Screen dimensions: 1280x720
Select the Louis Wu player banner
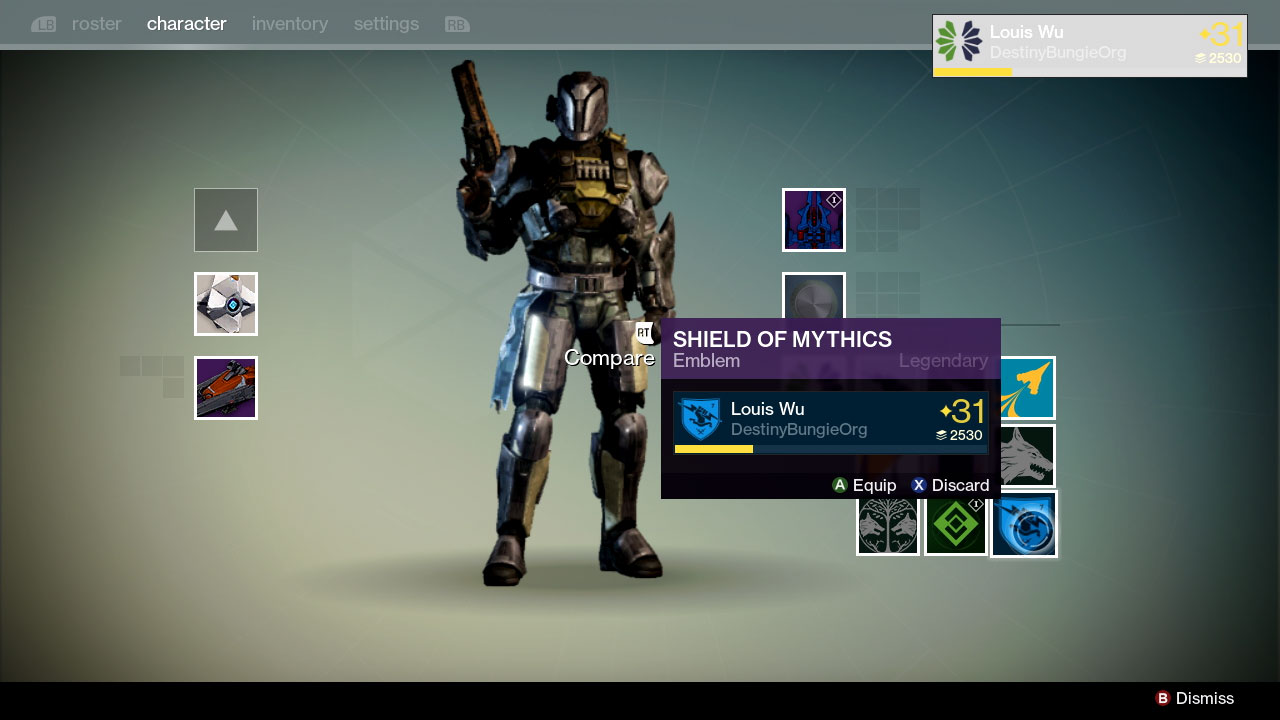pyautogui.click(x=1089, y=45)
